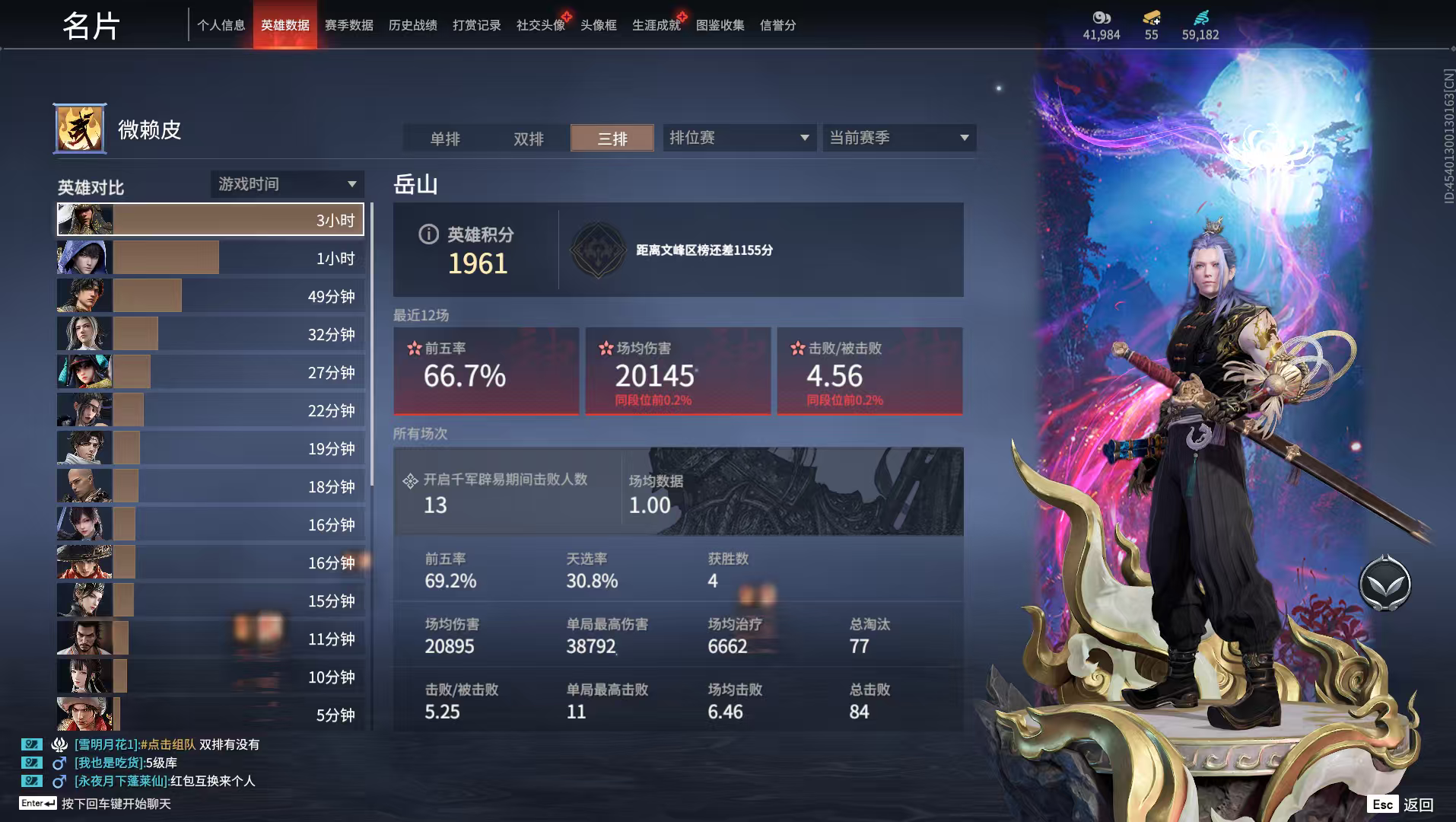The width and height of the screenshot is (1456, 822).
Task: Choose 双排 mode filter
Action: coord(529,139)
